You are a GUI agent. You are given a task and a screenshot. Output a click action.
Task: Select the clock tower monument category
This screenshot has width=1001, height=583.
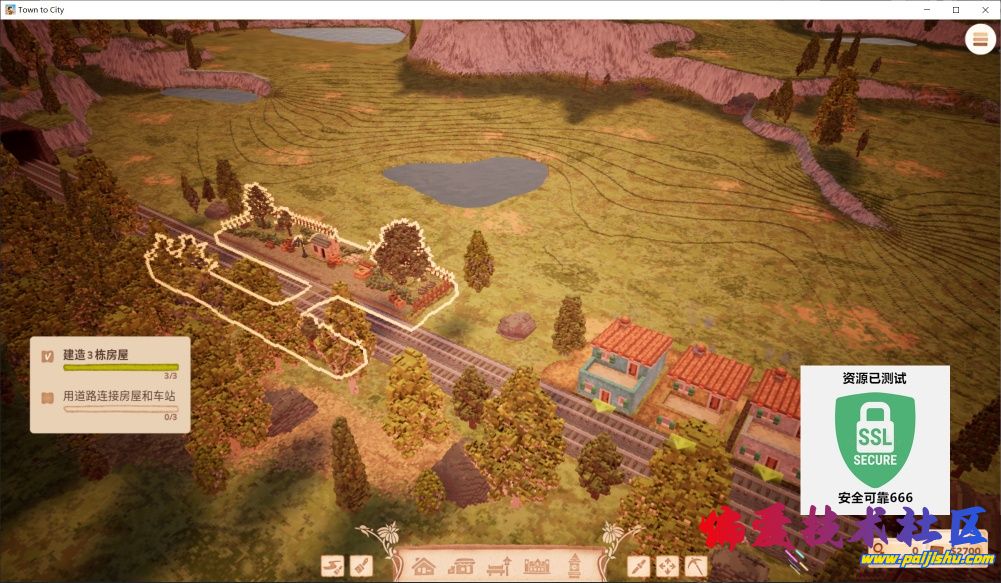click(575, 566)
